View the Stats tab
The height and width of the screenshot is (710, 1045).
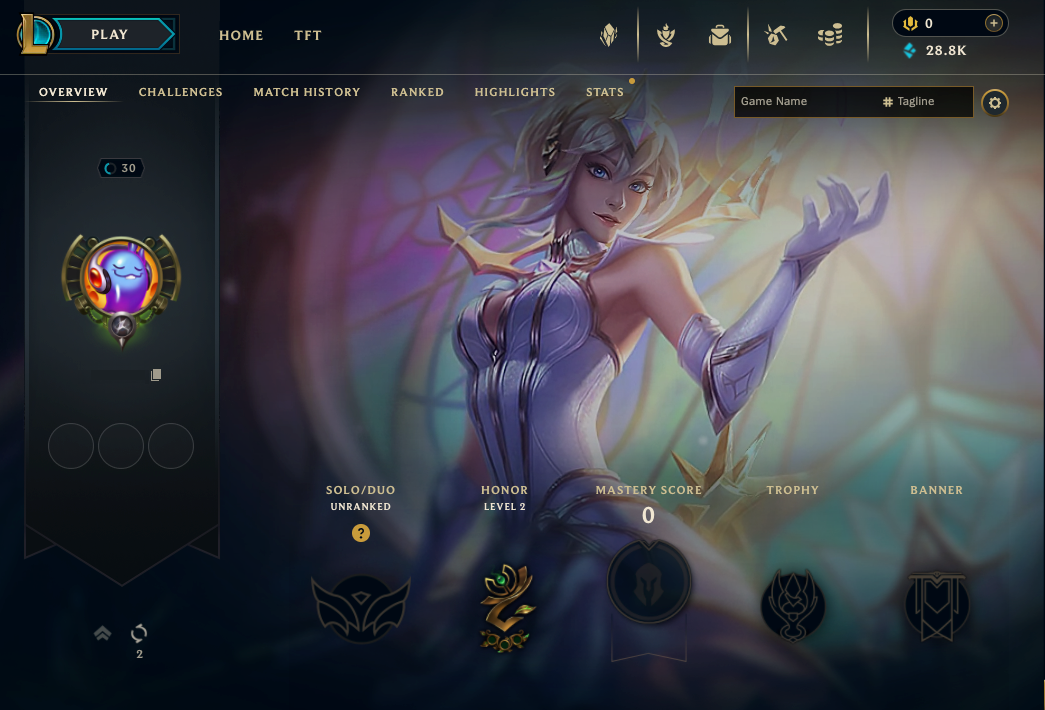coord(605,92)
